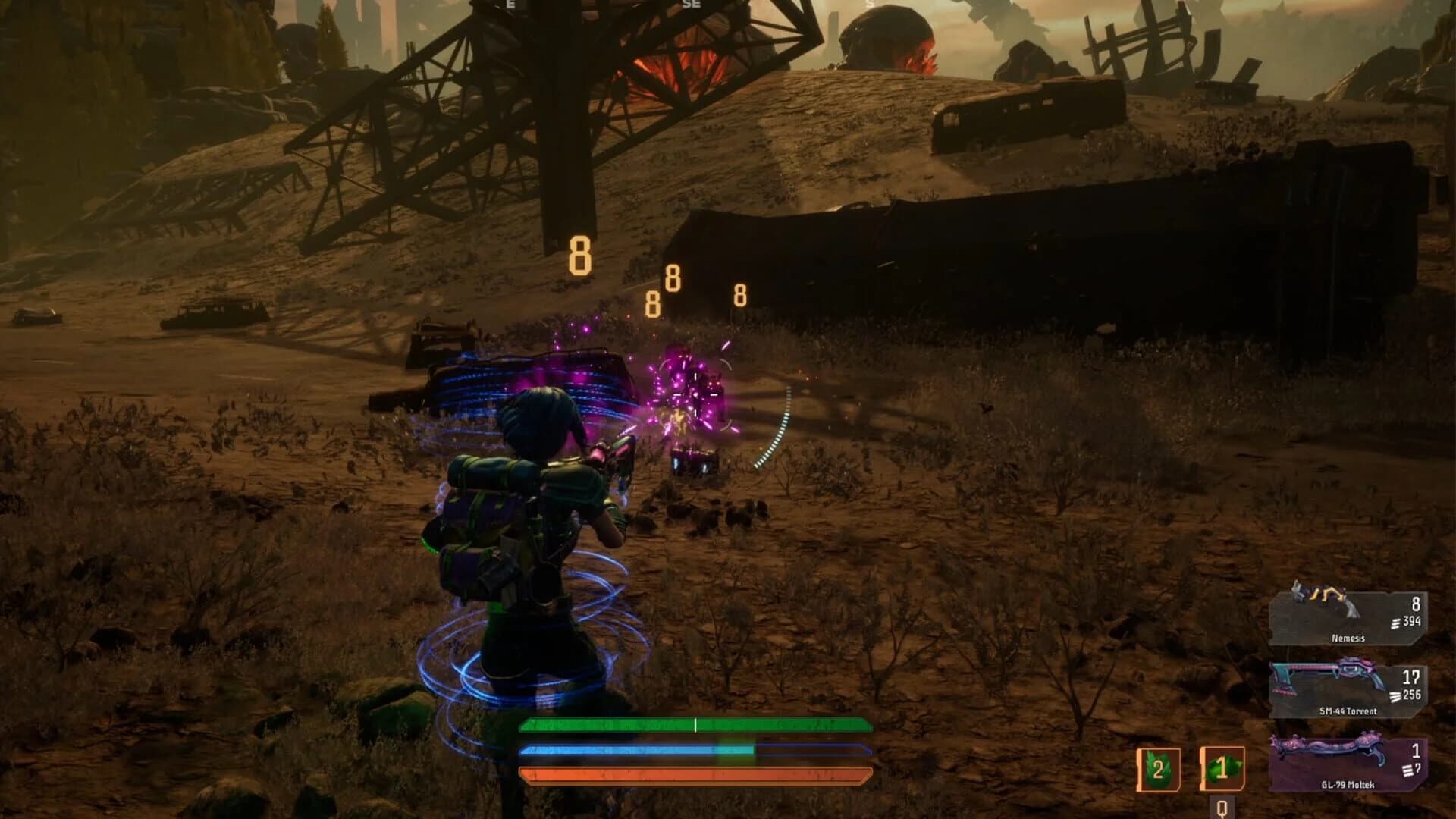Screen dimensions: 1456x819
Task: Click the Q key prompt label
Action: click(1222, 808)
